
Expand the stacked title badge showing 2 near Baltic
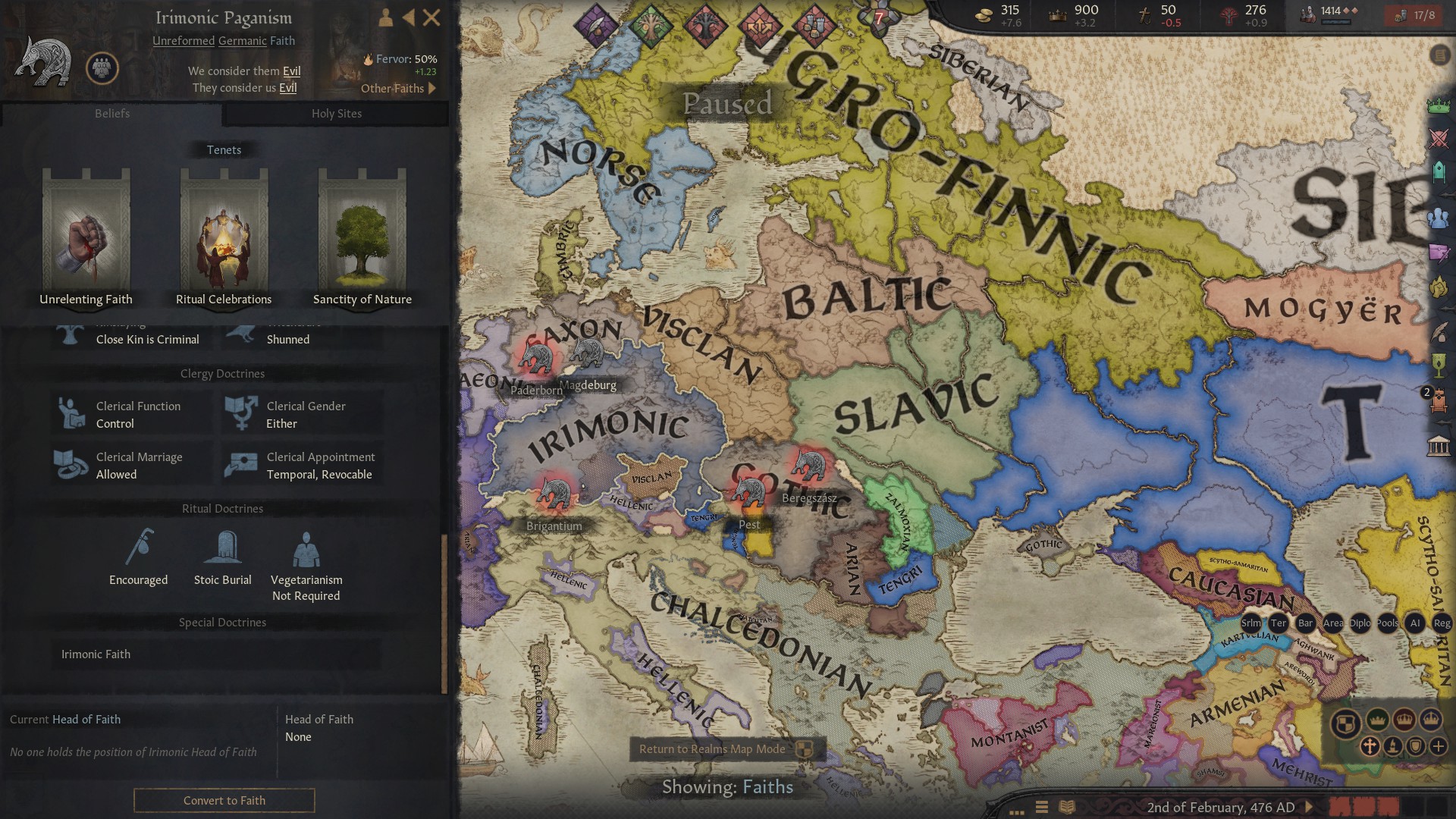tap(1426, 394)
